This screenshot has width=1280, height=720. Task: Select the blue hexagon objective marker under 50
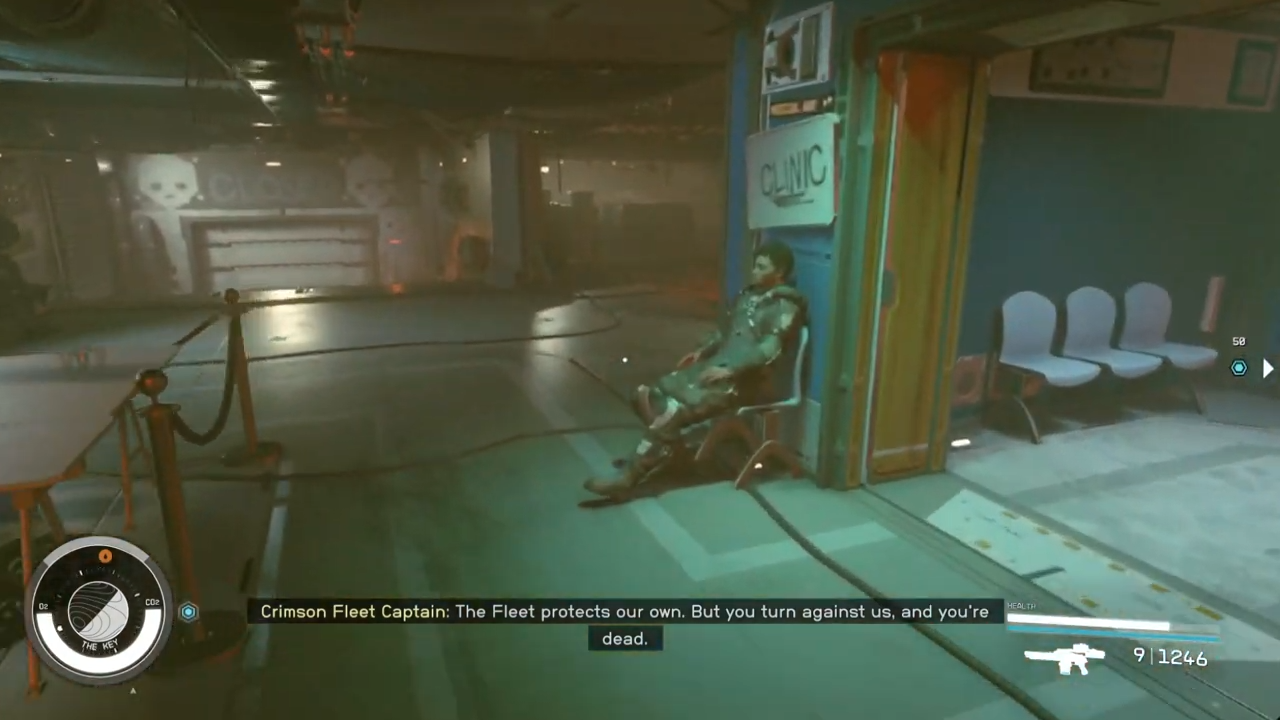point(1239,367)
